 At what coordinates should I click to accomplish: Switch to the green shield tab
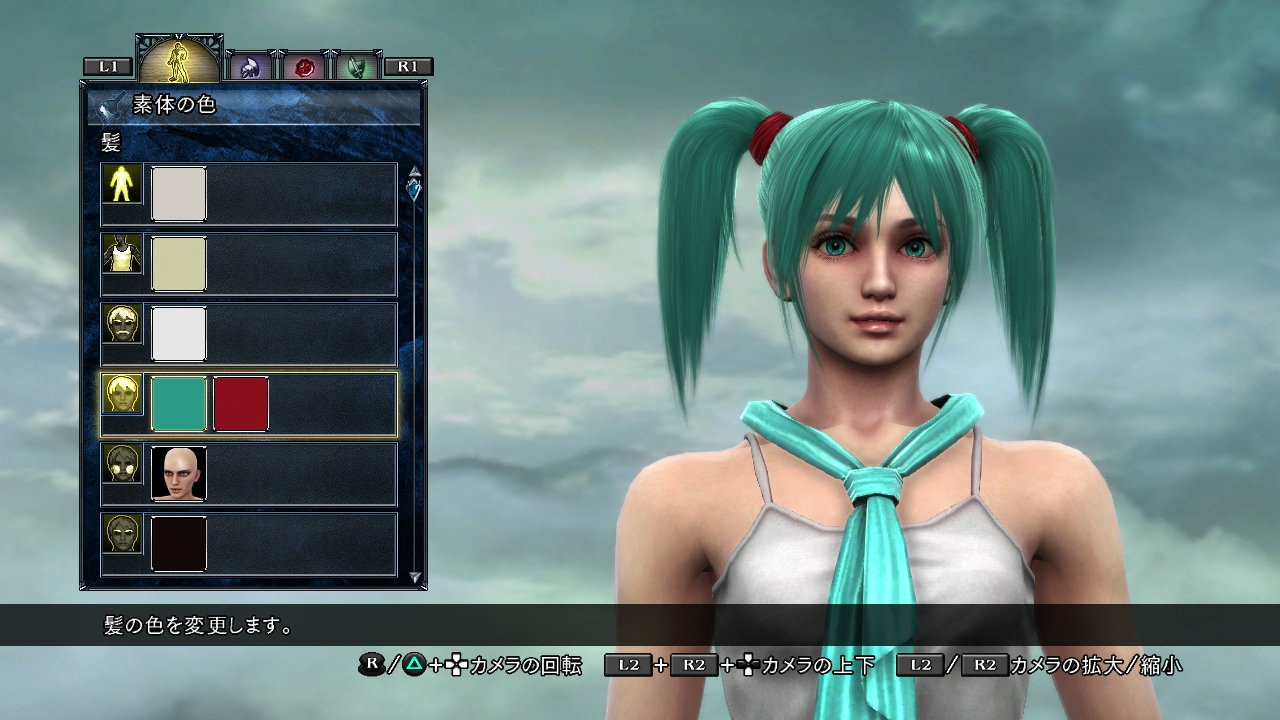point(355,67)
